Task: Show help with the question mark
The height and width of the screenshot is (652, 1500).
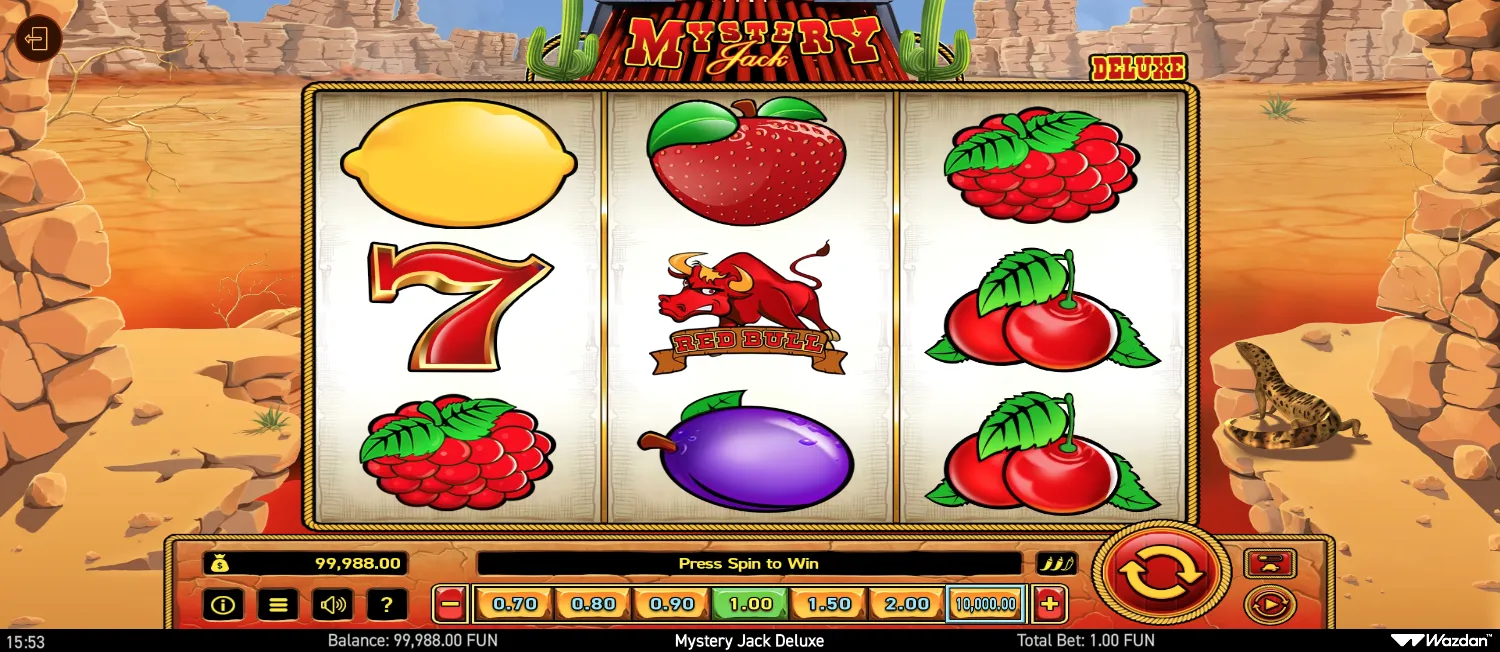Action: point(386,604)
